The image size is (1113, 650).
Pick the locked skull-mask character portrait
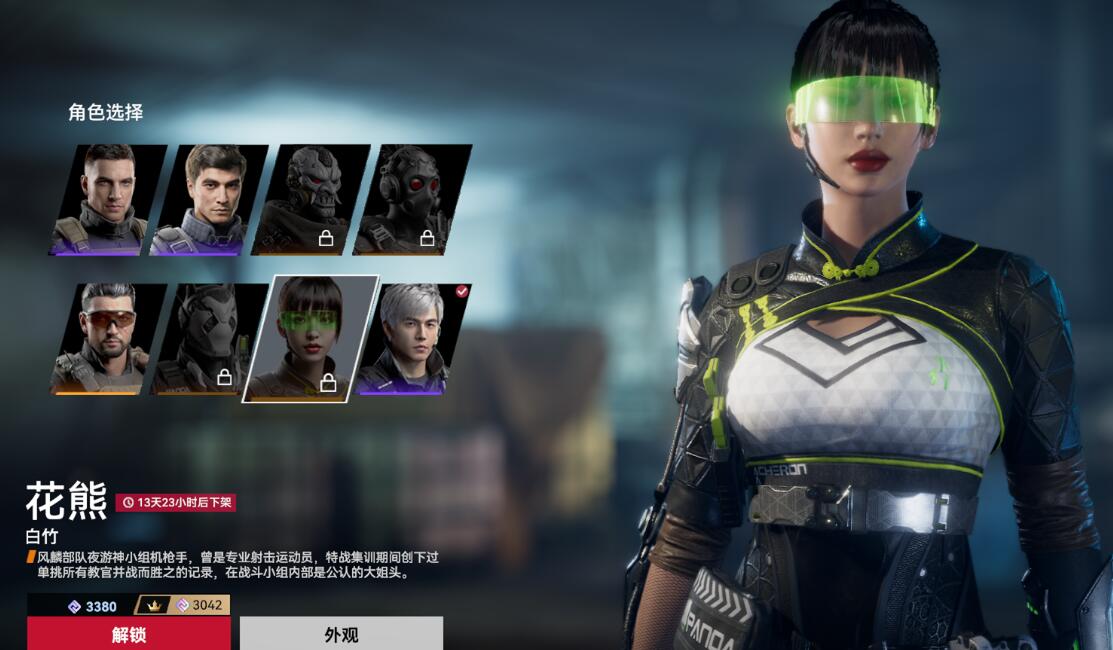click(311, 200)
